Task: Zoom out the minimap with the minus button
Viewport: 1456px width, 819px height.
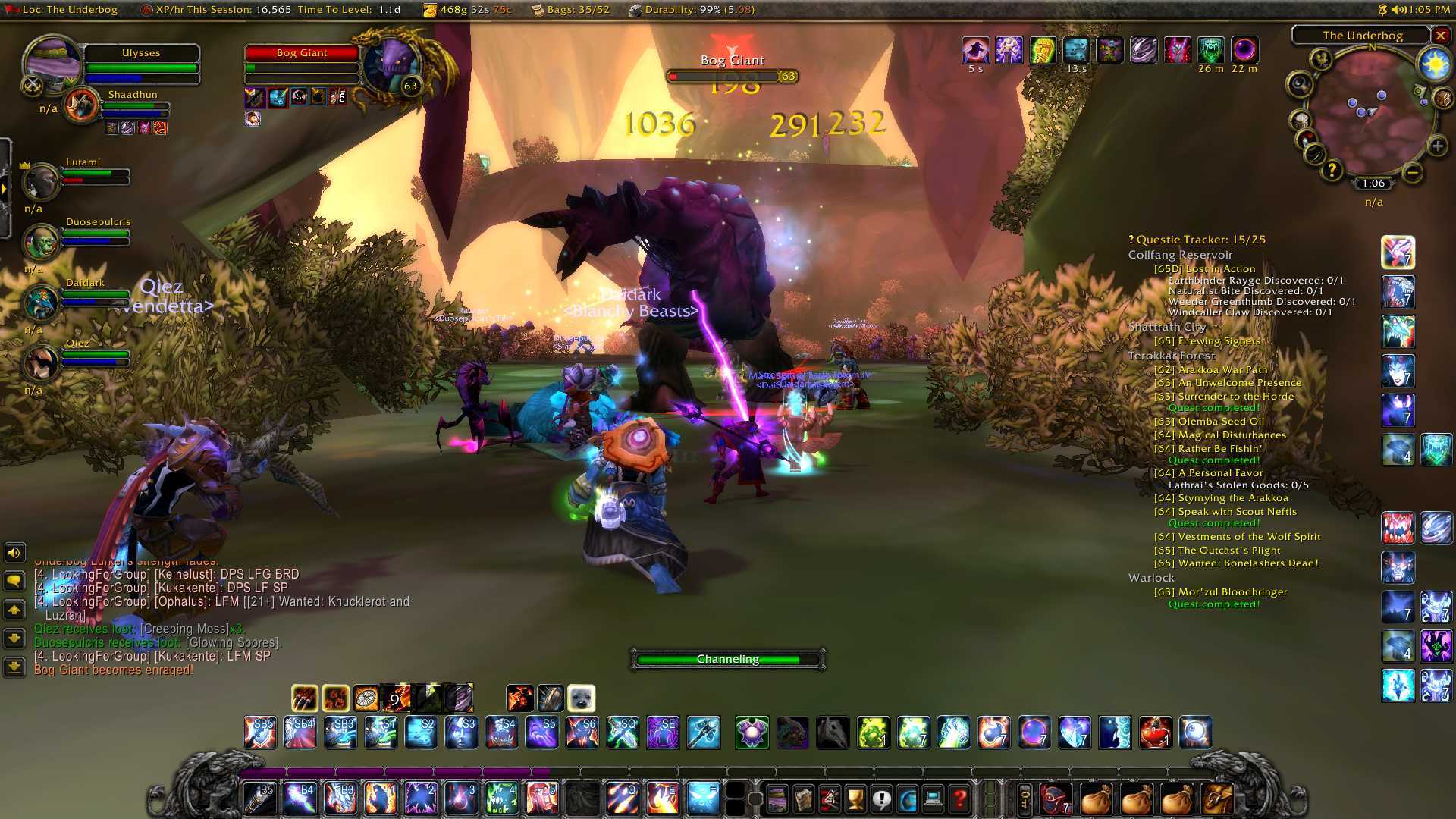Action: pos(1412,173)
